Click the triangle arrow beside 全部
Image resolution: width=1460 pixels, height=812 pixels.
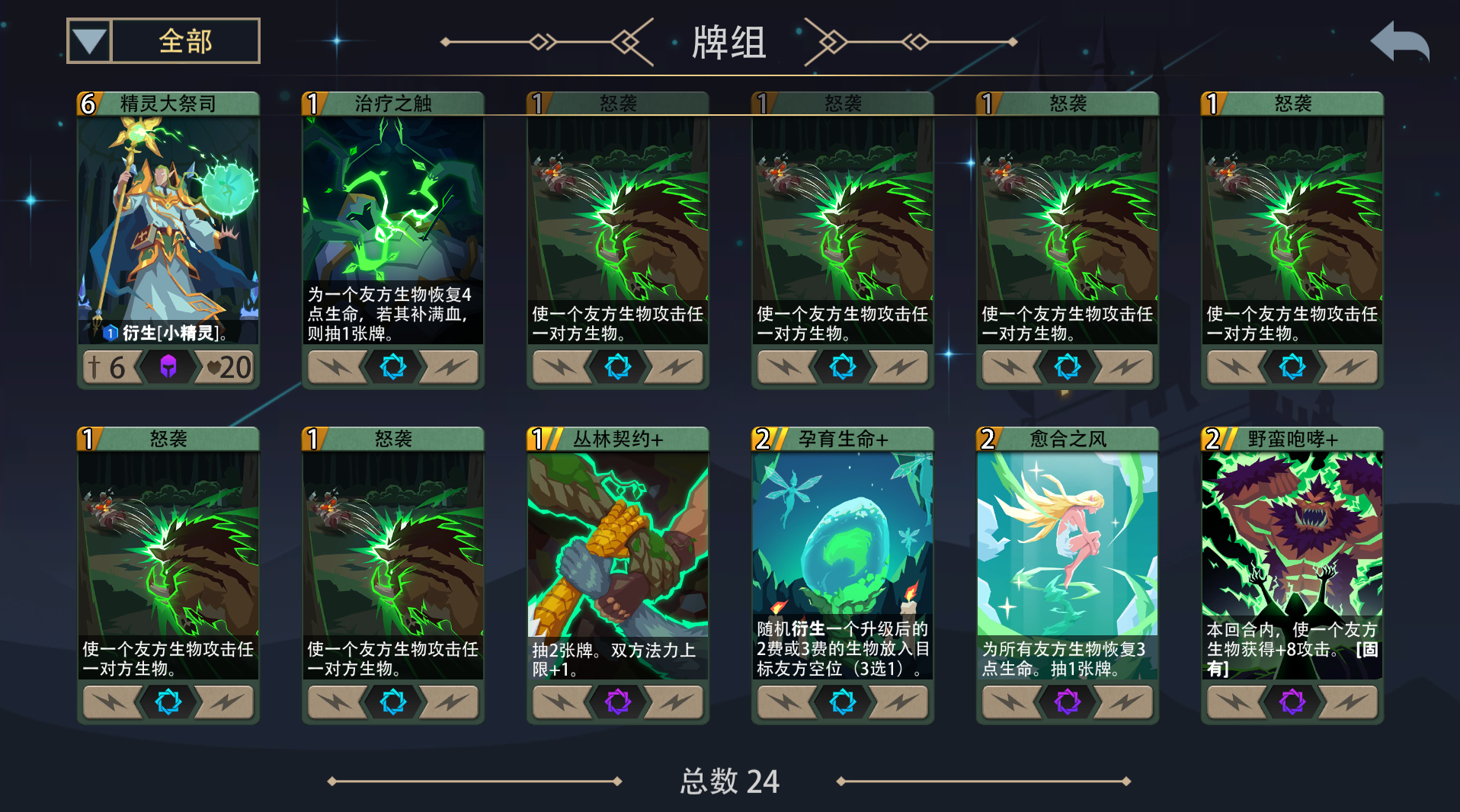pos(89,40)
